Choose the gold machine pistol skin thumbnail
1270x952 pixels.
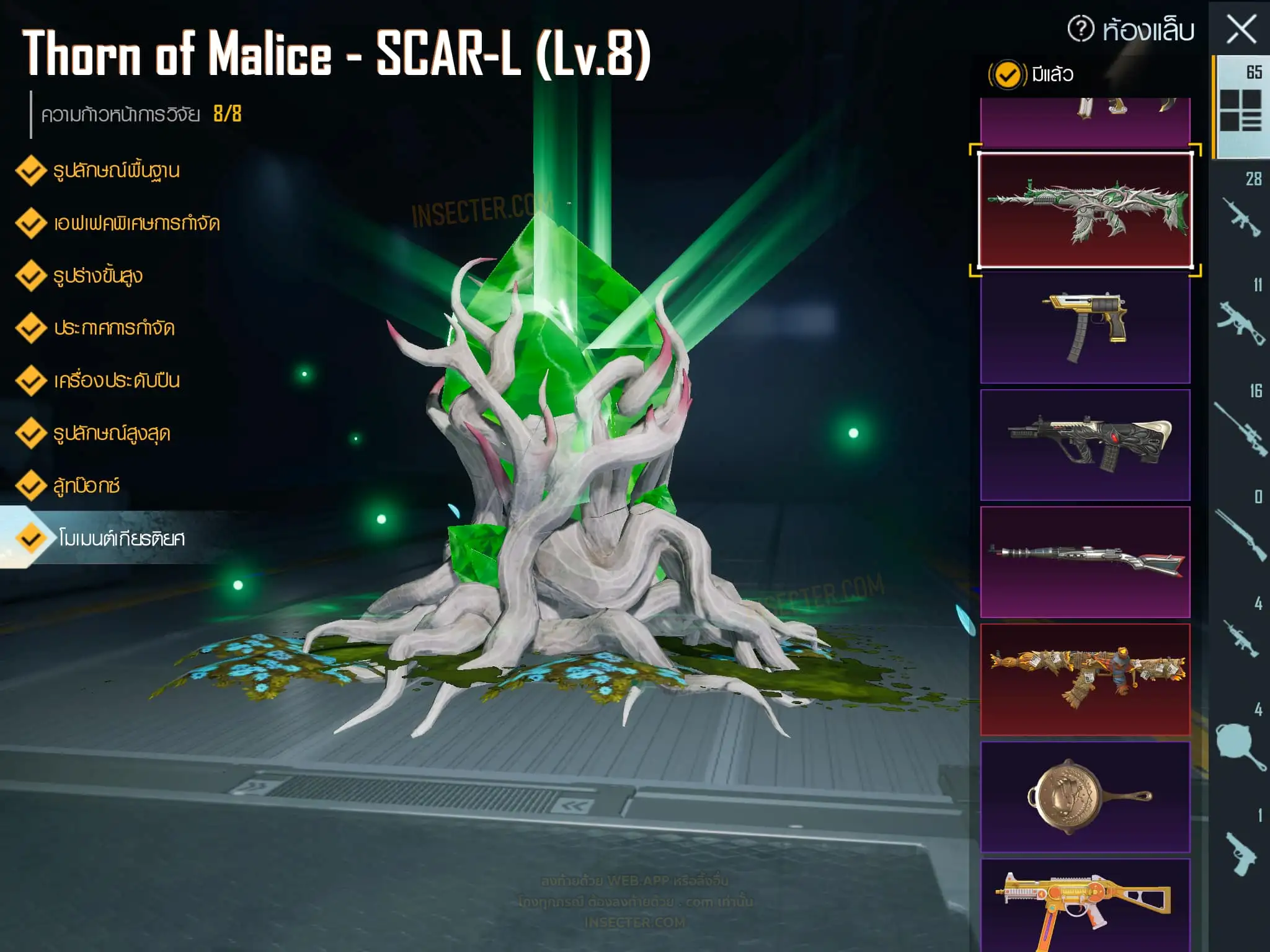click(x=1085, y=327)
